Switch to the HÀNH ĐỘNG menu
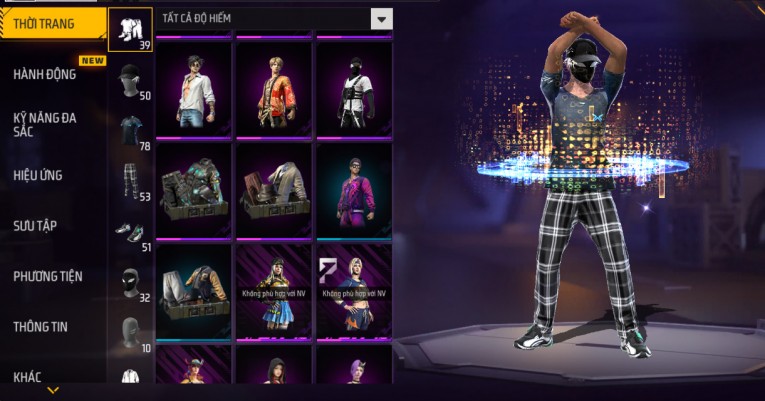The image size is (765, 401). (45, 74)
